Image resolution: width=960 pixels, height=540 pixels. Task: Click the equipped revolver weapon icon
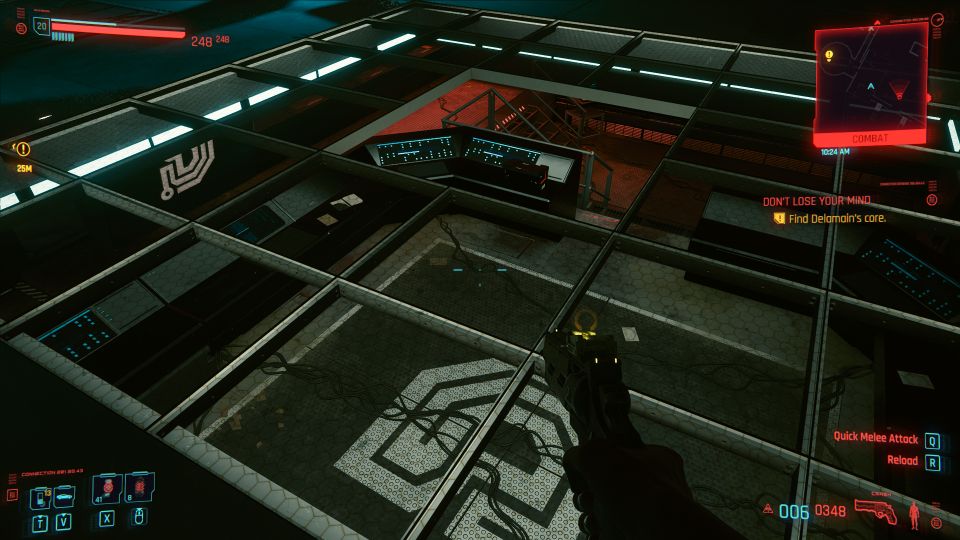pyautogui.click(x=876, y=511)
